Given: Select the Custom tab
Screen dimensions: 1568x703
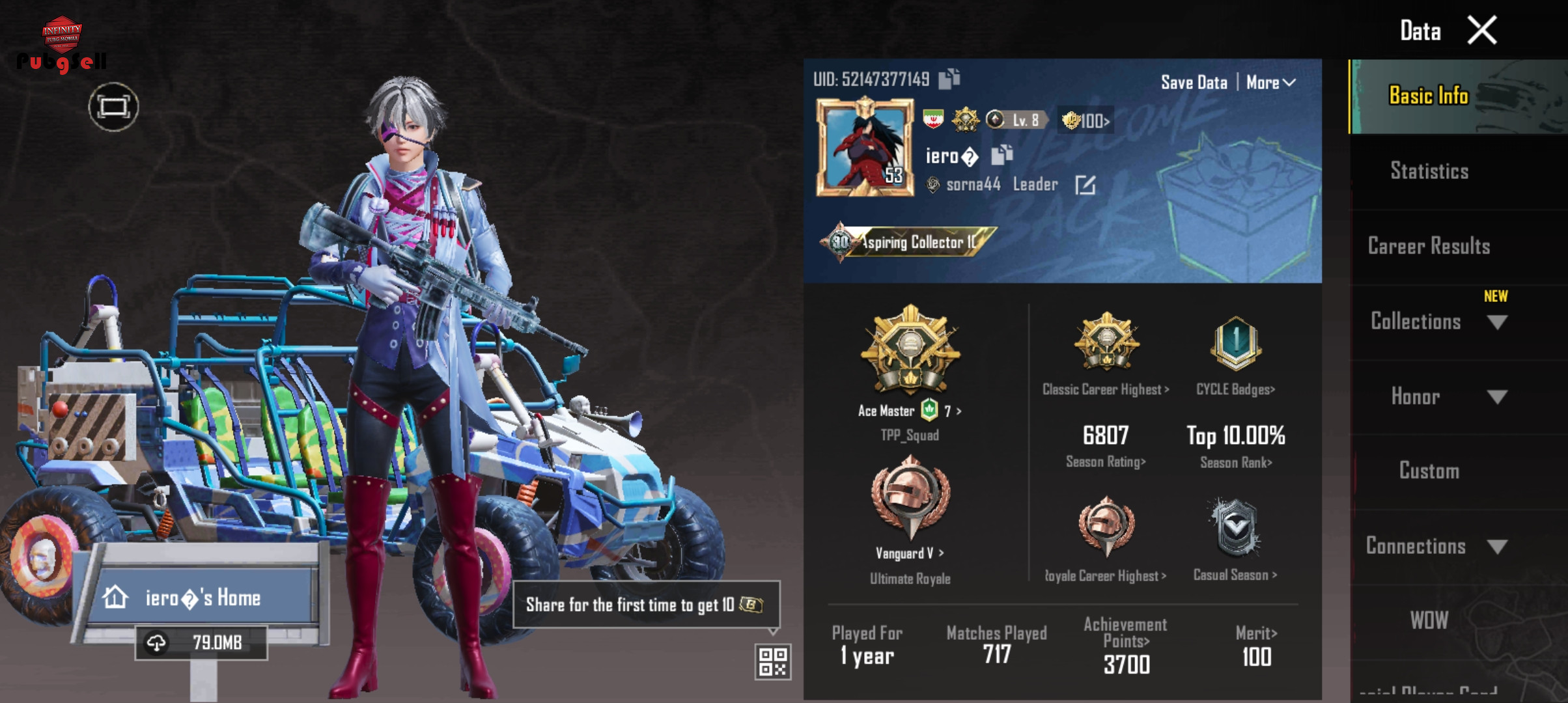Looking at the screenshot, I should coord(1429,471).
